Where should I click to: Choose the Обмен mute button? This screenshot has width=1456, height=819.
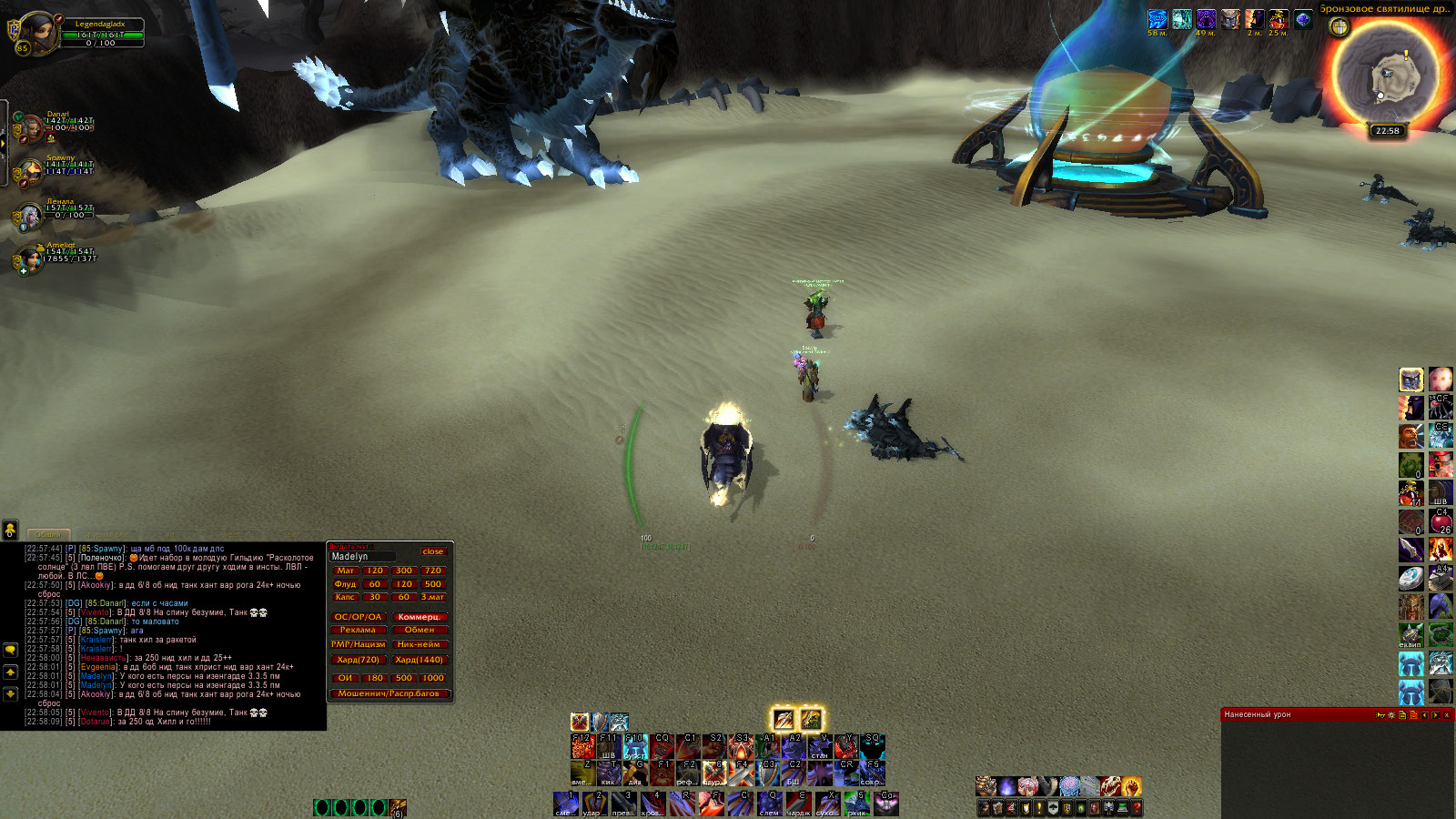419,630
